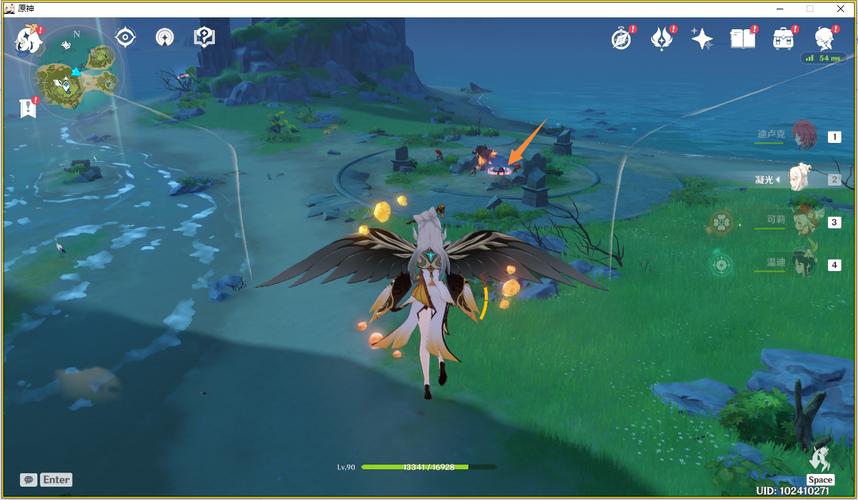The image size is (858, 500).
Task: Open the winged emblem icon
Action: (662, 39)
